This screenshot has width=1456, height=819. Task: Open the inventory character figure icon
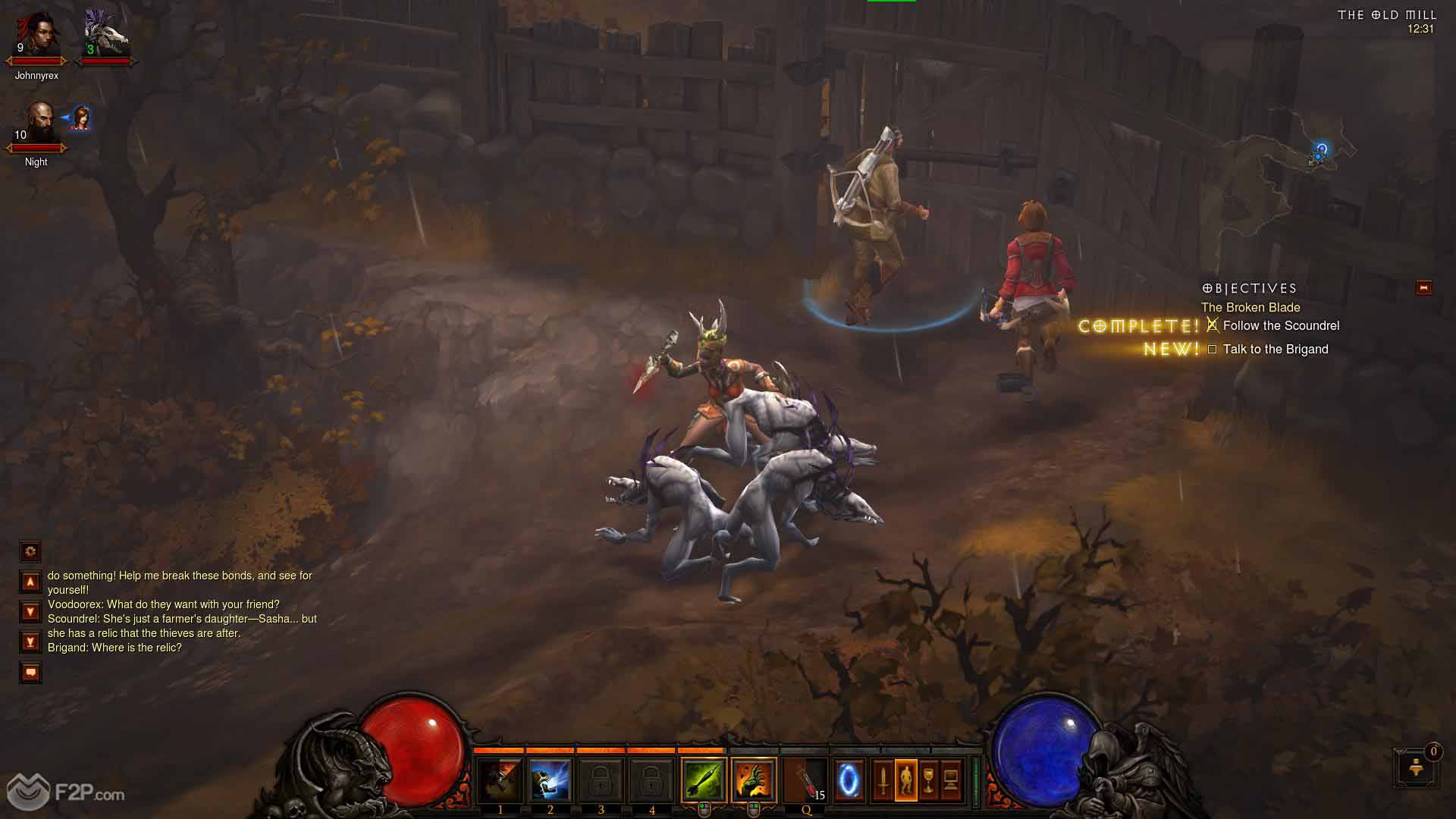(x=905, y=780)
